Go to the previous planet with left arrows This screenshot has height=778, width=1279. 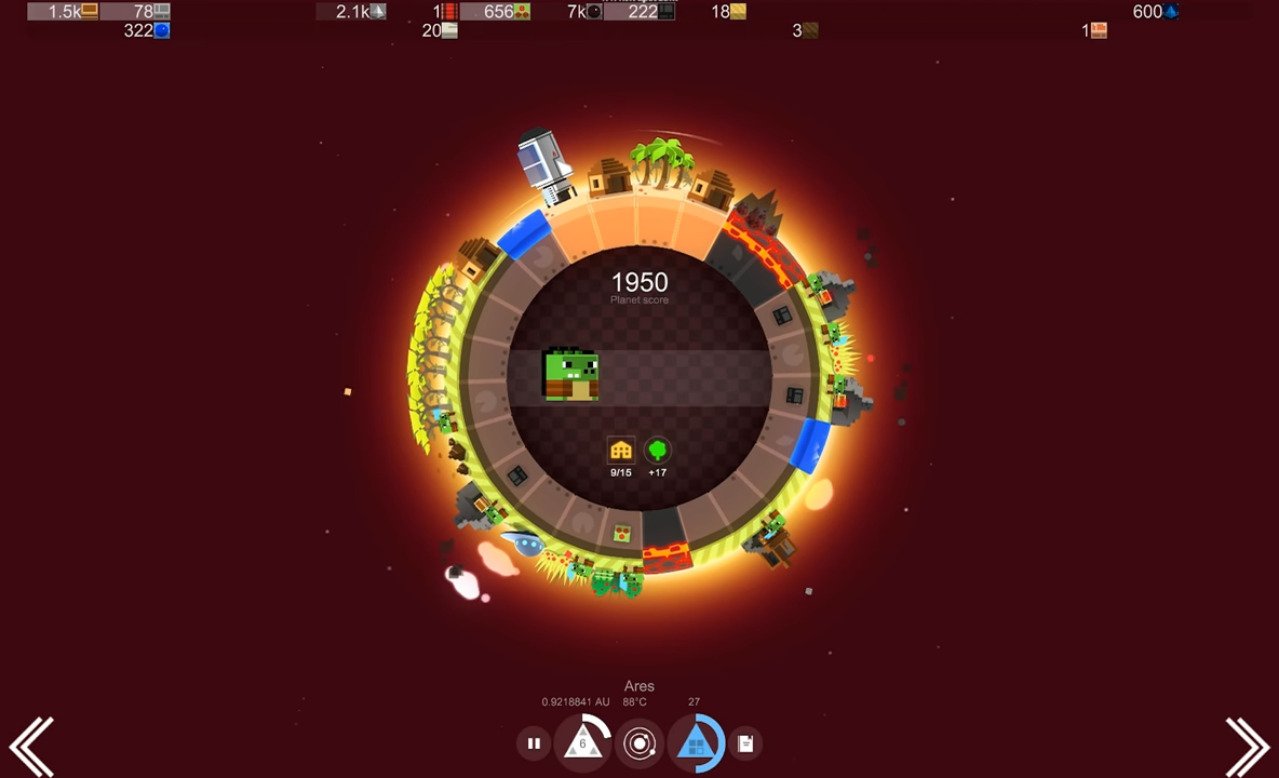click(31, 746)
